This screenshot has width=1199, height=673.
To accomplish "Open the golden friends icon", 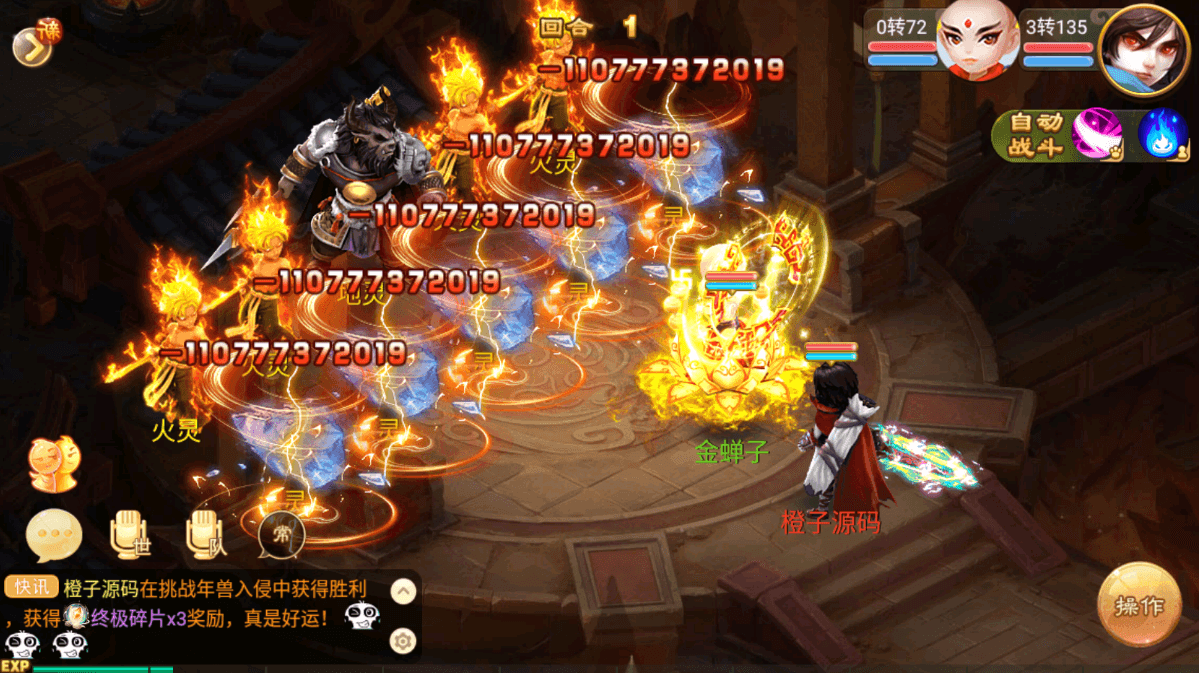I will (54, 465).
